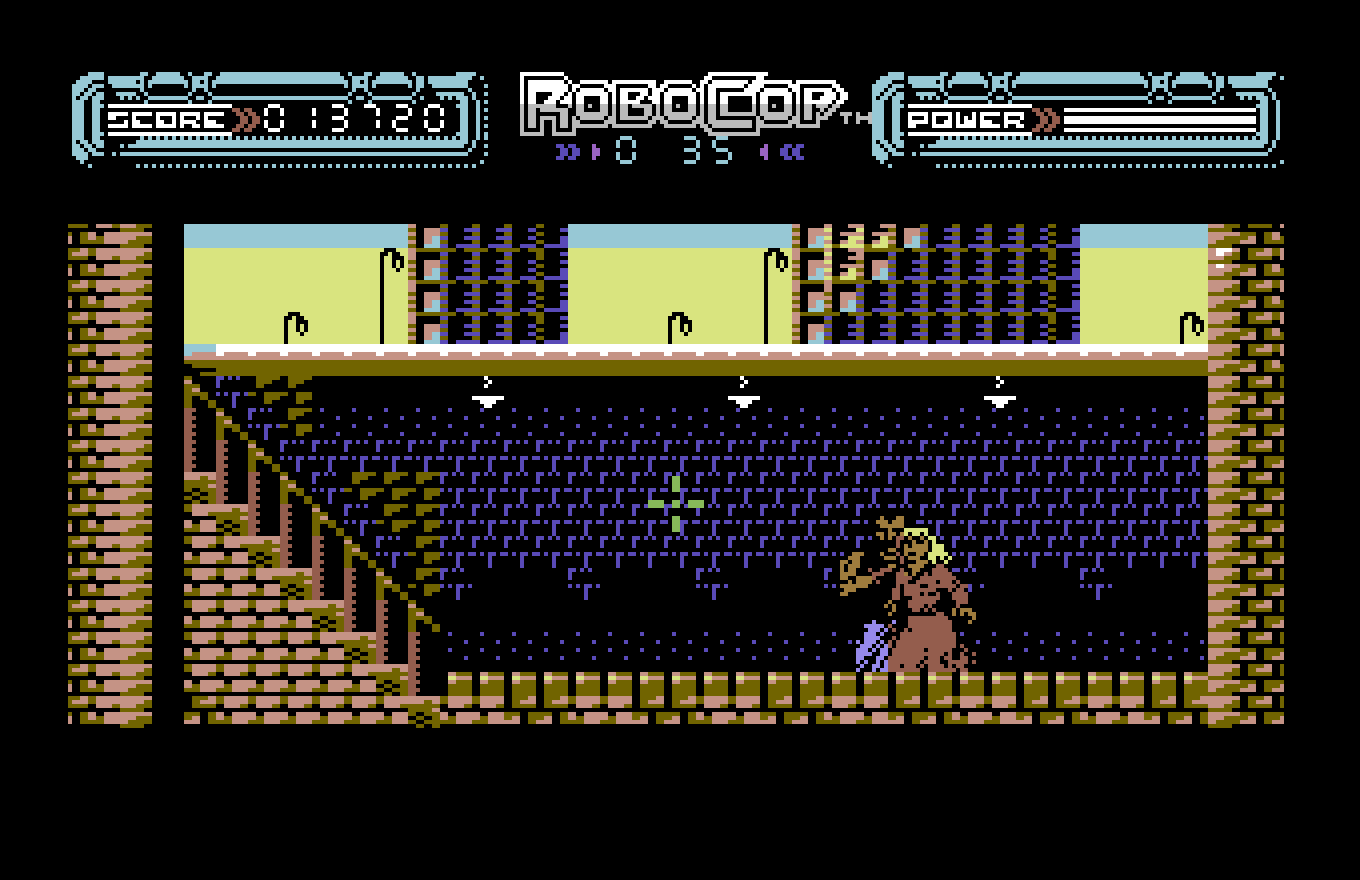Click the street lamp at the far right edge

(1188, 325)
